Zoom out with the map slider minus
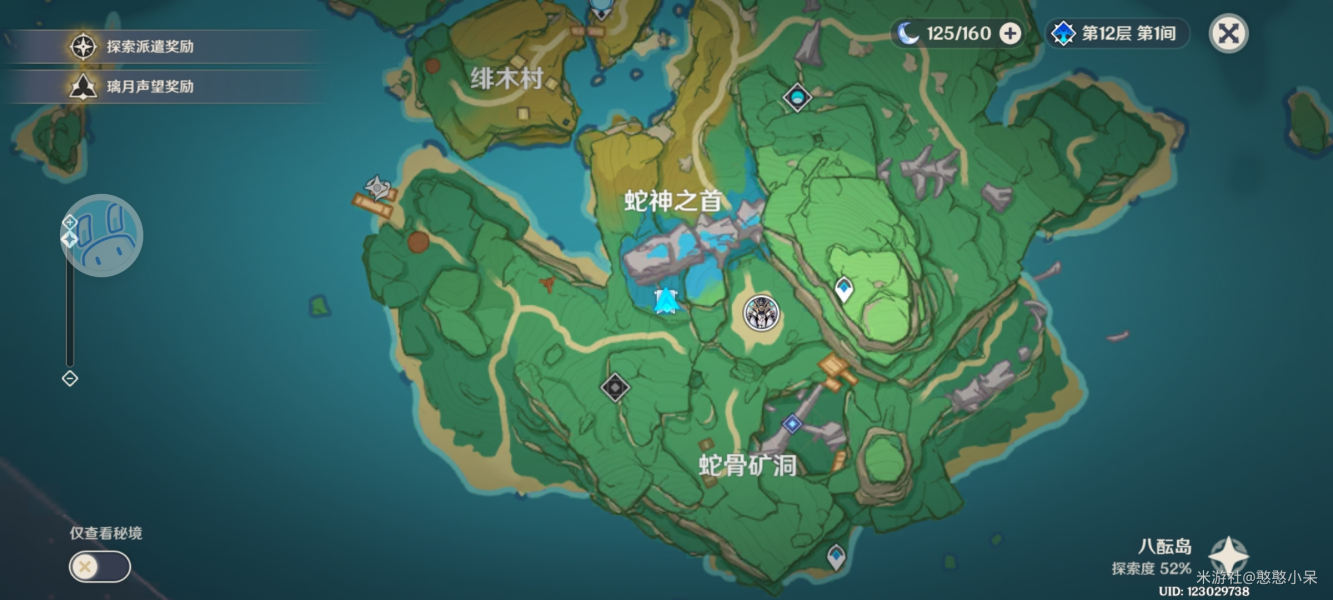This screenshot has width=1333, height=600. (x=70, y=378)
